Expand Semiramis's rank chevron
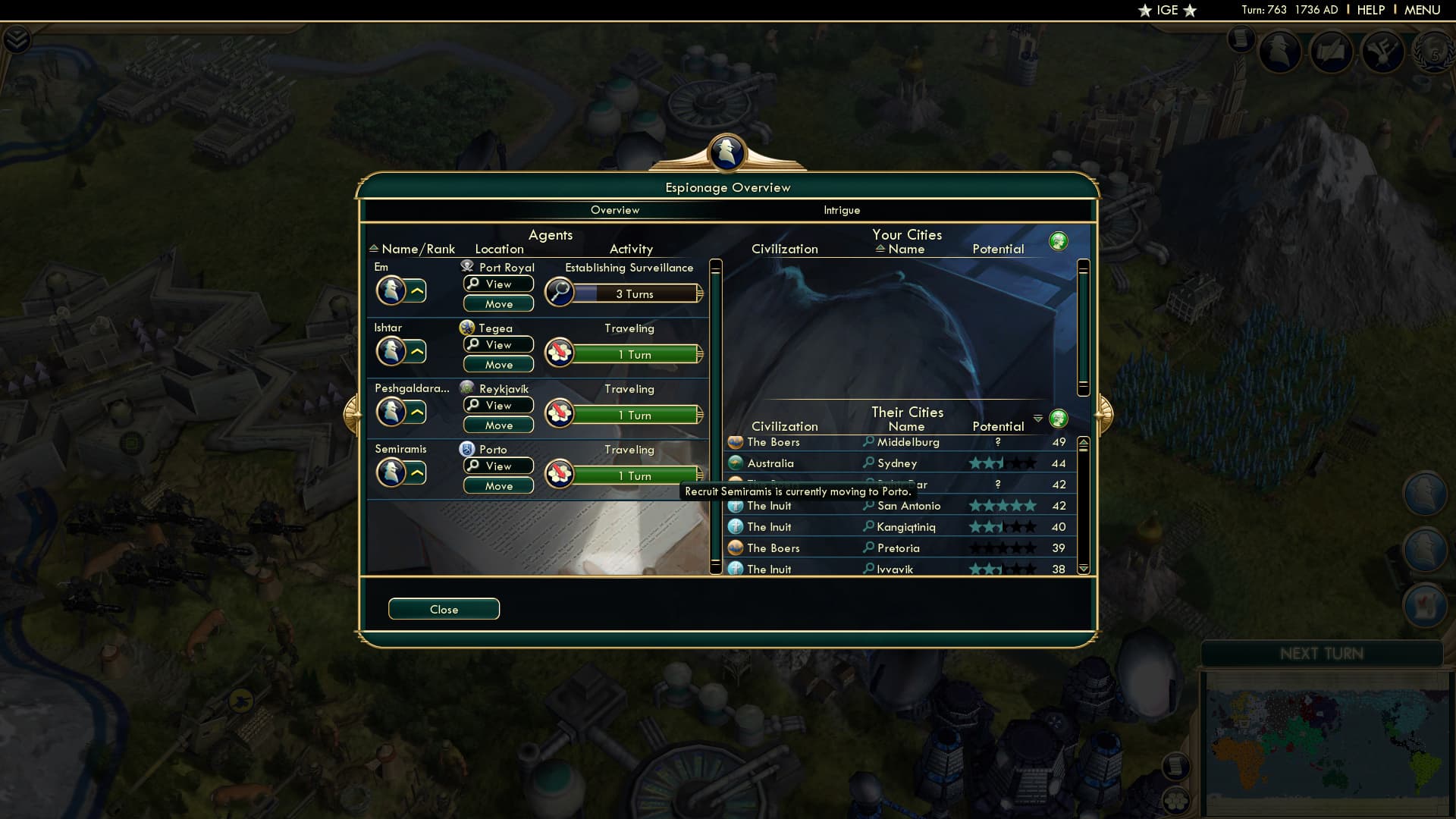Viewport: 1456px width, 819px height. coord(418,472)
